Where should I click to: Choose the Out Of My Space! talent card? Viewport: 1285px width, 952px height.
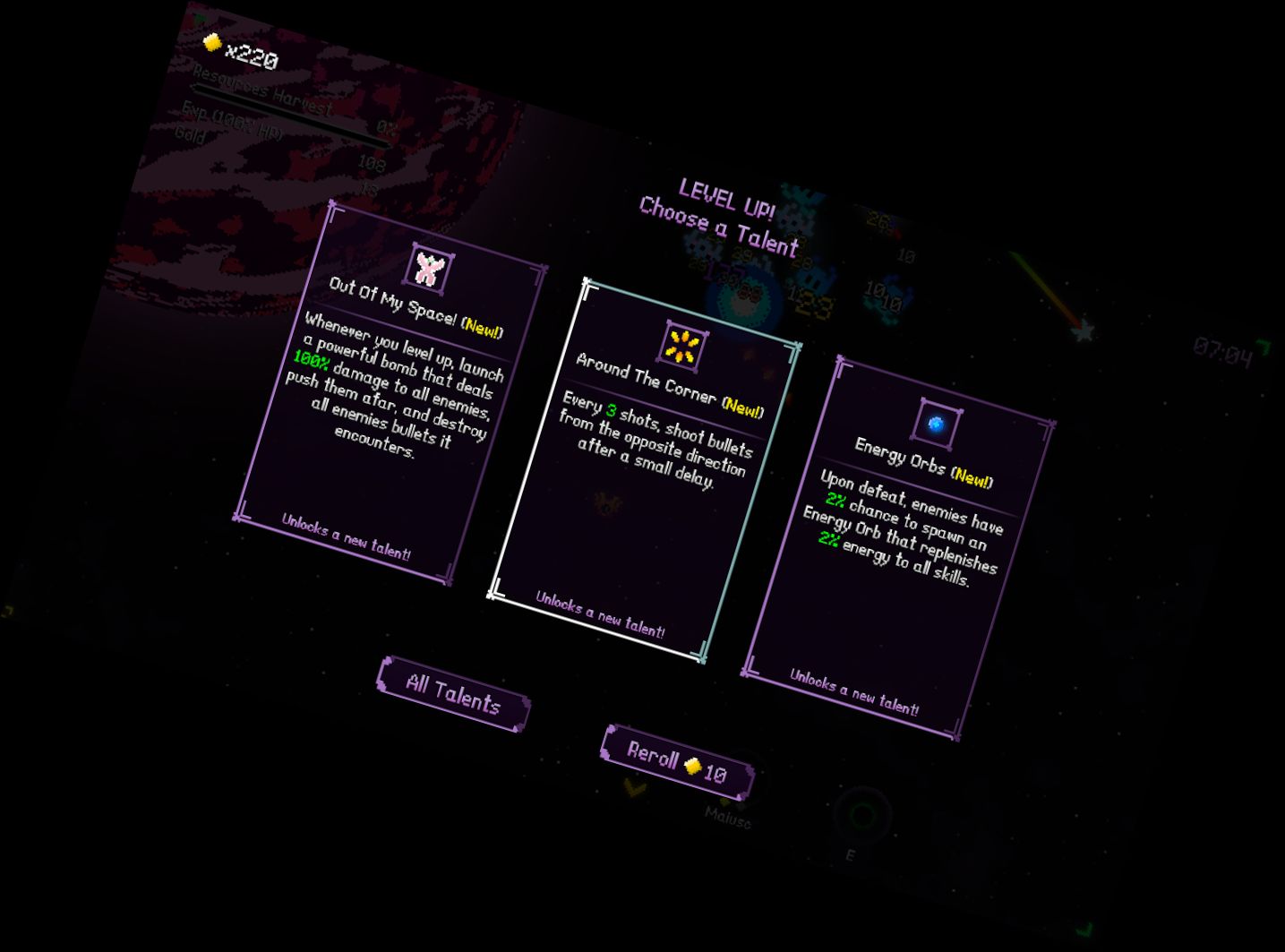[391, 392]
